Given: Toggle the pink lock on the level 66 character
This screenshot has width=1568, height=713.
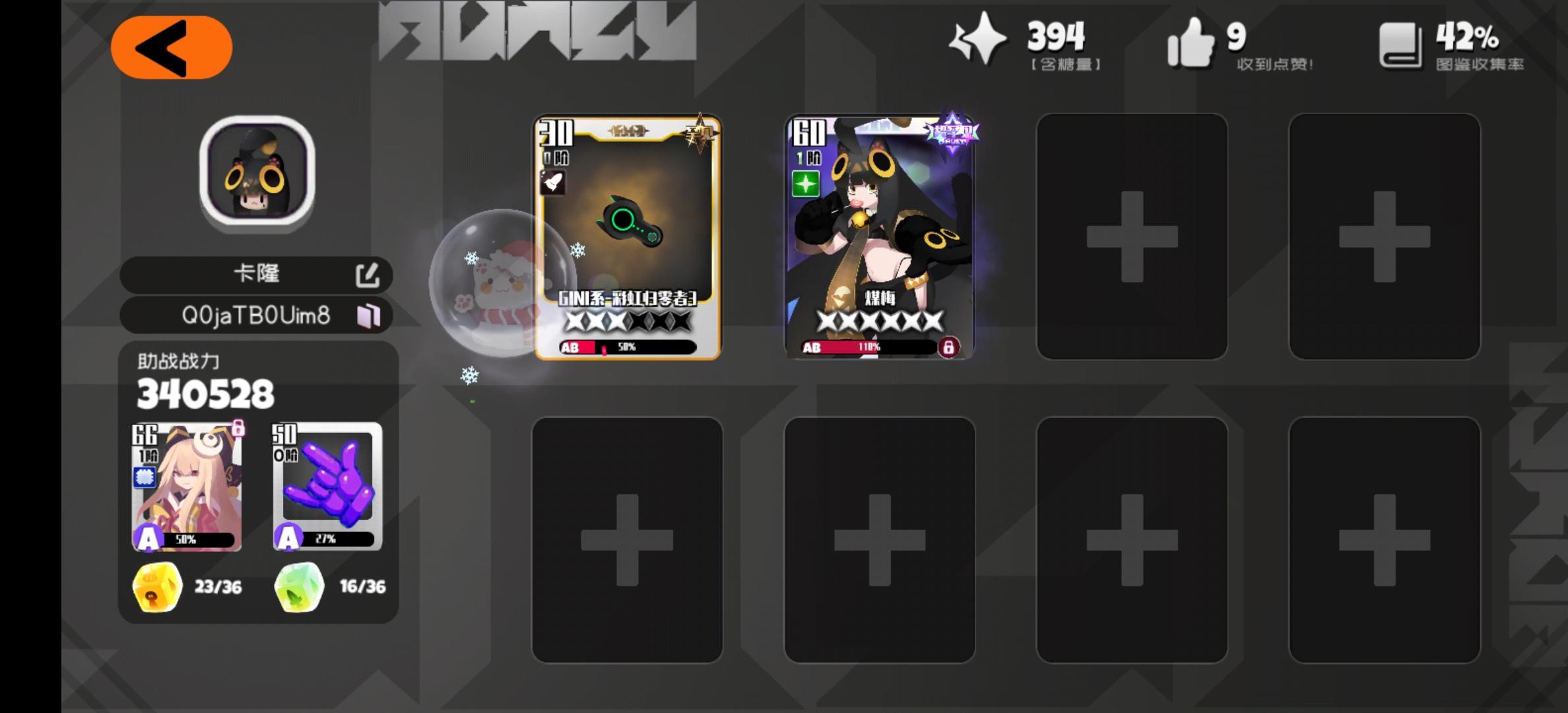Looking at the screenshot, I should tap(240, 428).
